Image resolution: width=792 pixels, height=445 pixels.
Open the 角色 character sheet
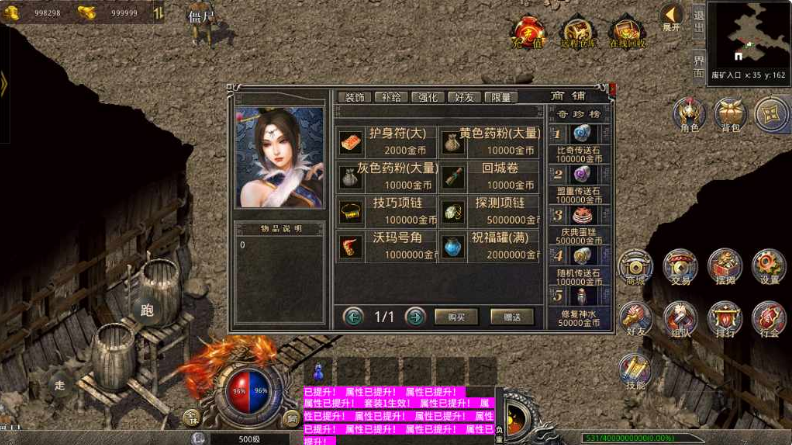[x=688, y=113]
